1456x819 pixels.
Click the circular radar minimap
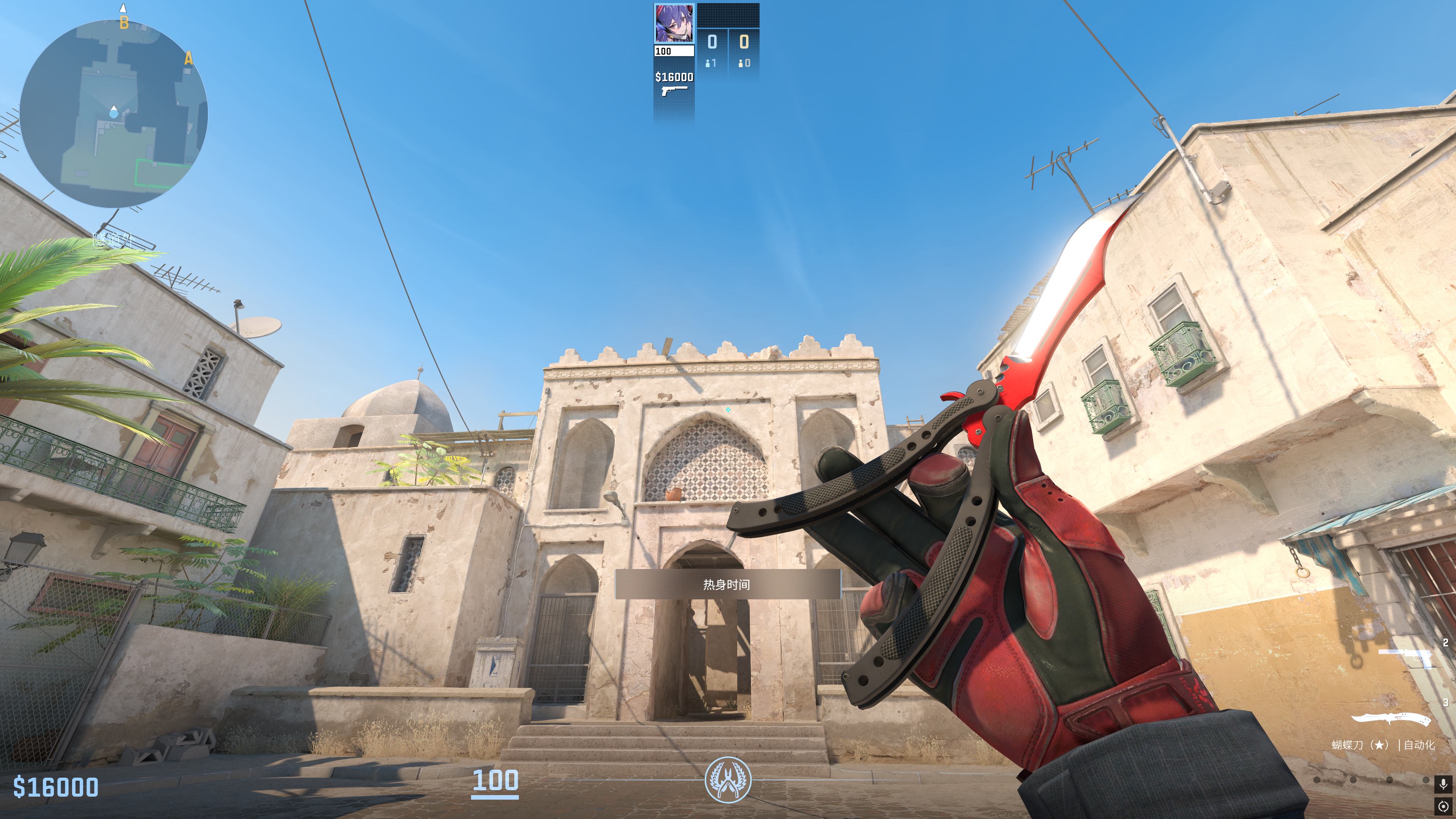pyautogui.click(x=114, y=113)
